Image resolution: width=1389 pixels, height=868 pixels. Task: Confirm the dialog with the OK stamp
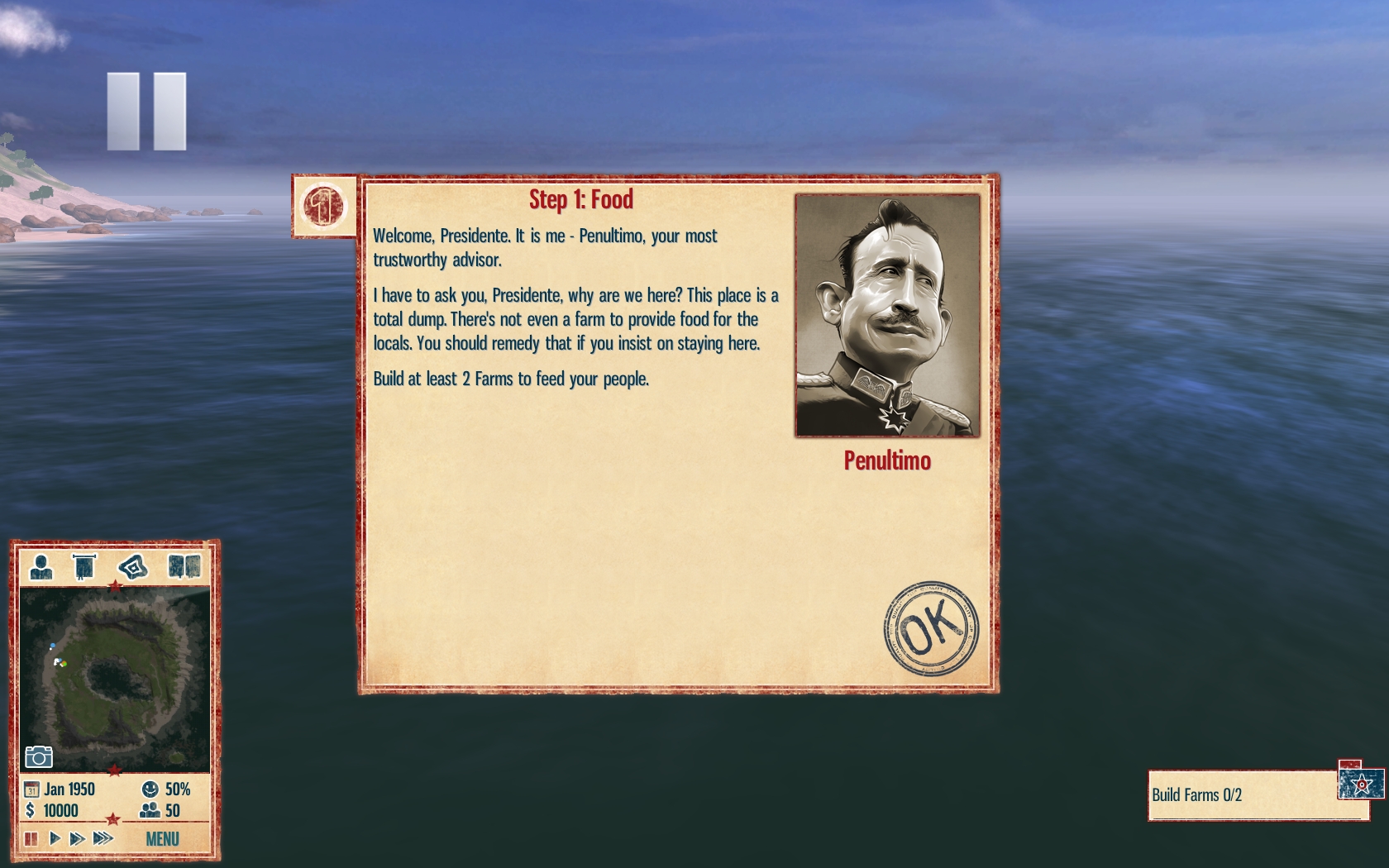coord(930,628)
